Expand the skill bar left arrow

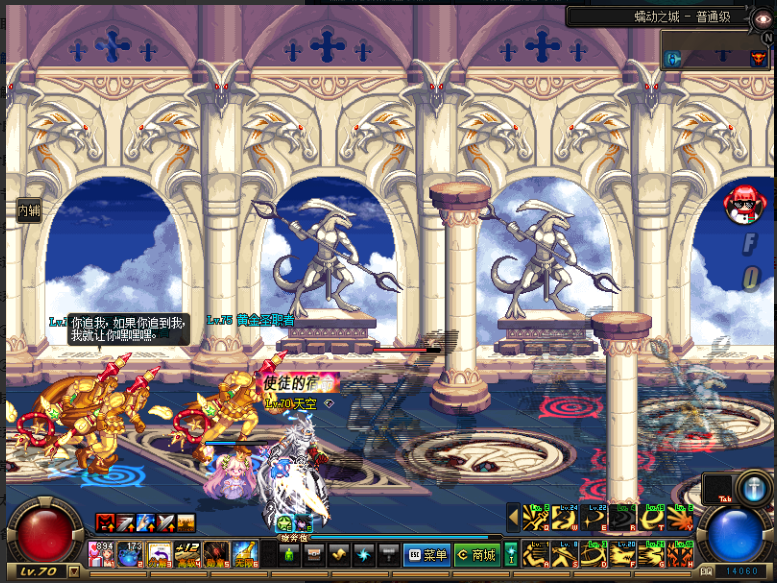[x=513, y=518]
